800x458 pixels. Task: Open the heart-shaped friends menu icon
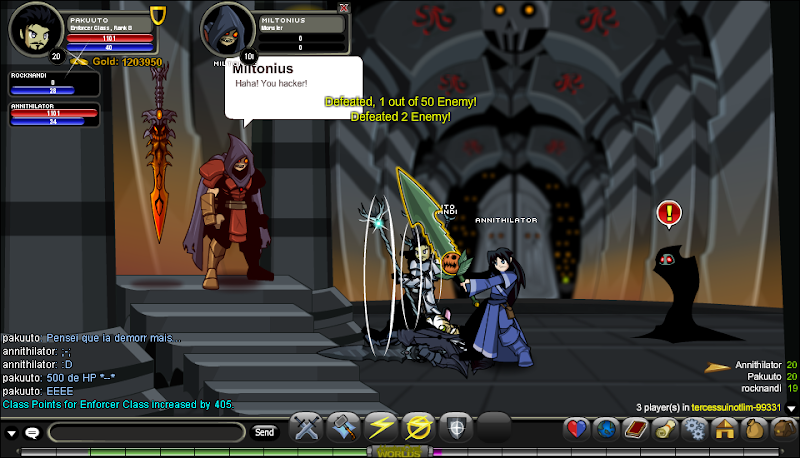[x=577, y=429]
